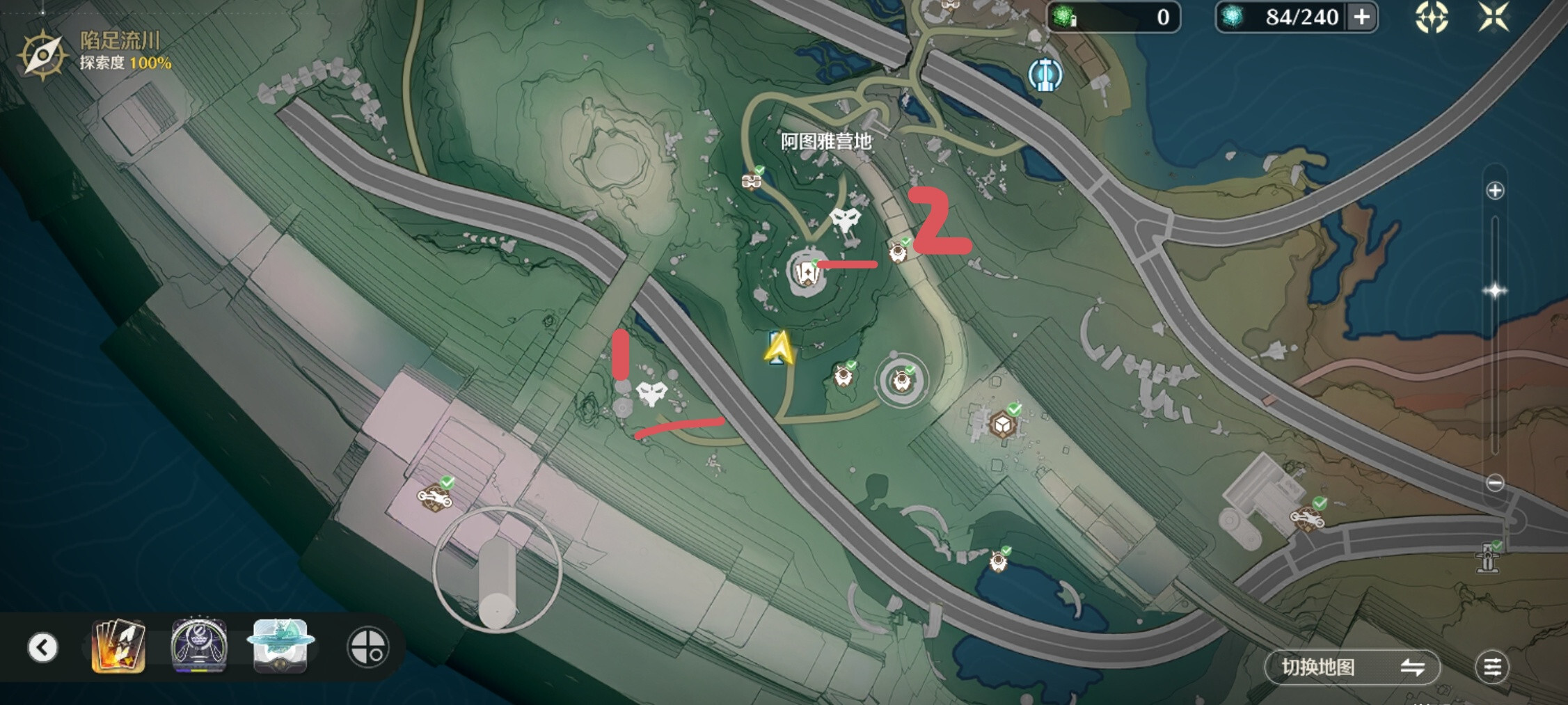Zoom in with the slider's plus button
The height and width of the screenshot is (705, 1568).
pyautogui.click(x=1494, y=191)
